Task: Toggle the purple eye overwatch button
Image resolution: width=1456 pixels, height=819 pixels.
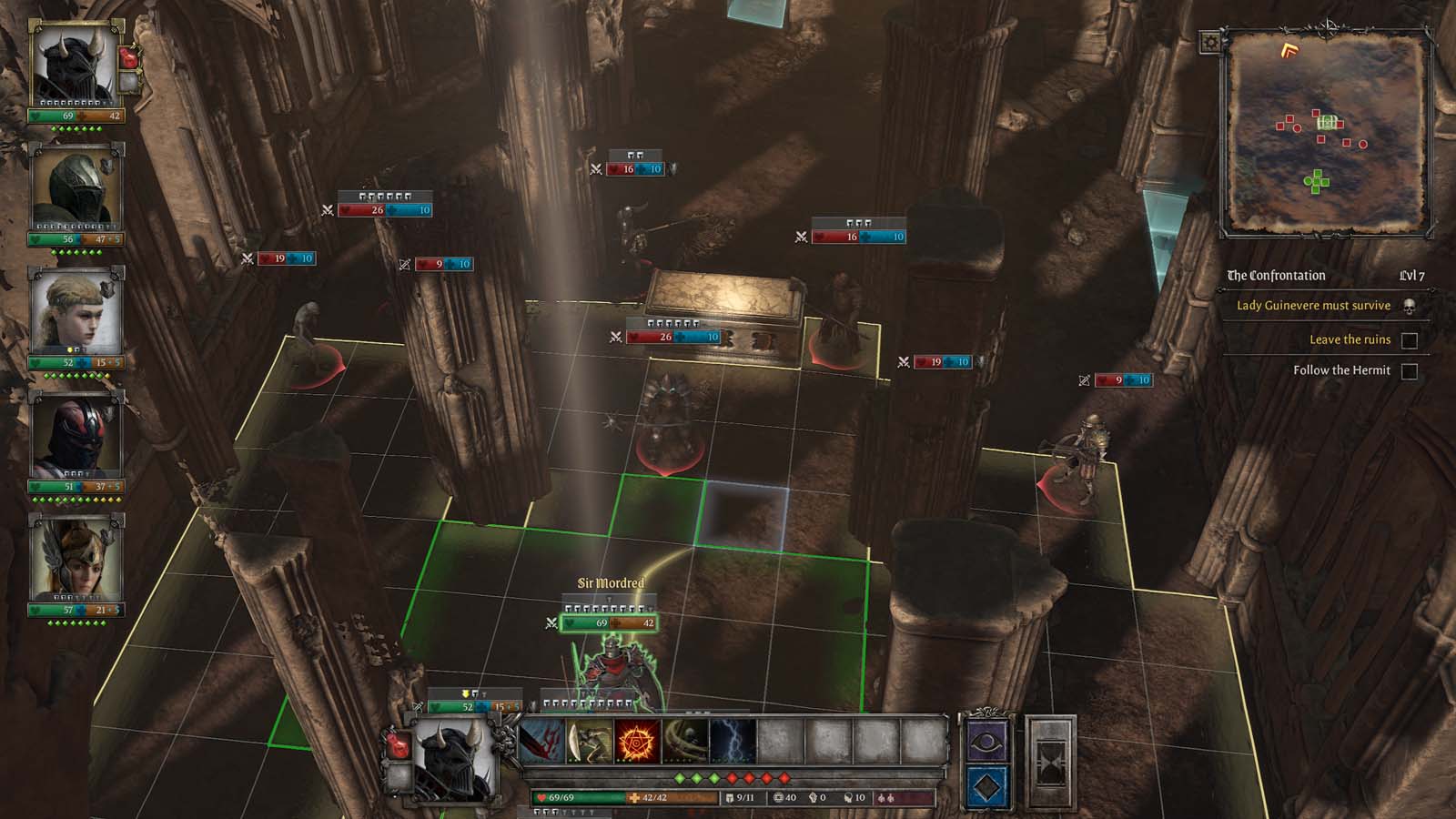Action: [986, 741]
